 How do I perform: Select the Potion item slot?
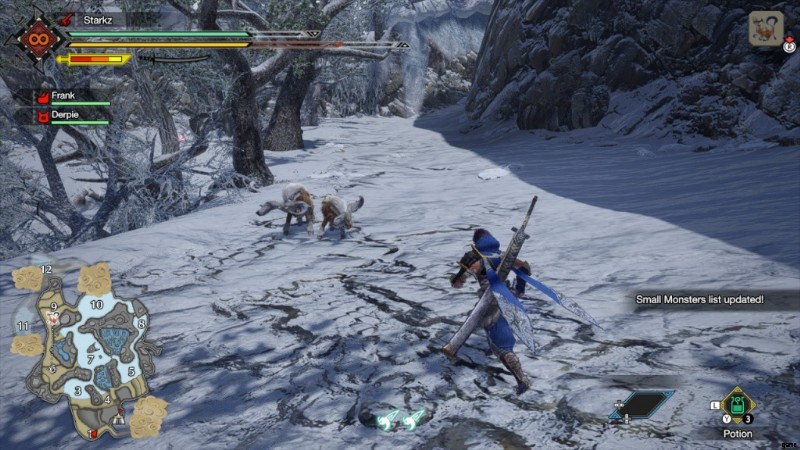click(x=739, y=405)
